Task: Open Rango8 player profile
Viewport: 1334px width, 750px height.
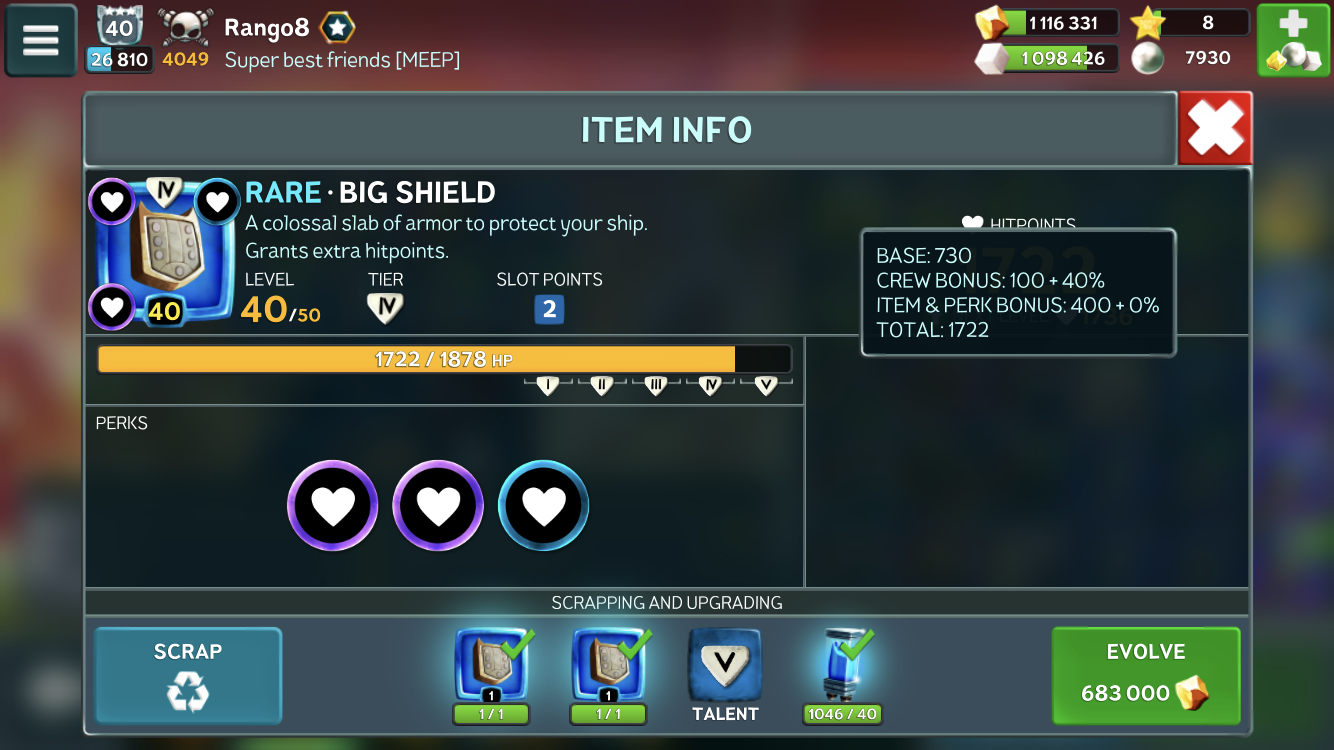Action: click(266, 27)
